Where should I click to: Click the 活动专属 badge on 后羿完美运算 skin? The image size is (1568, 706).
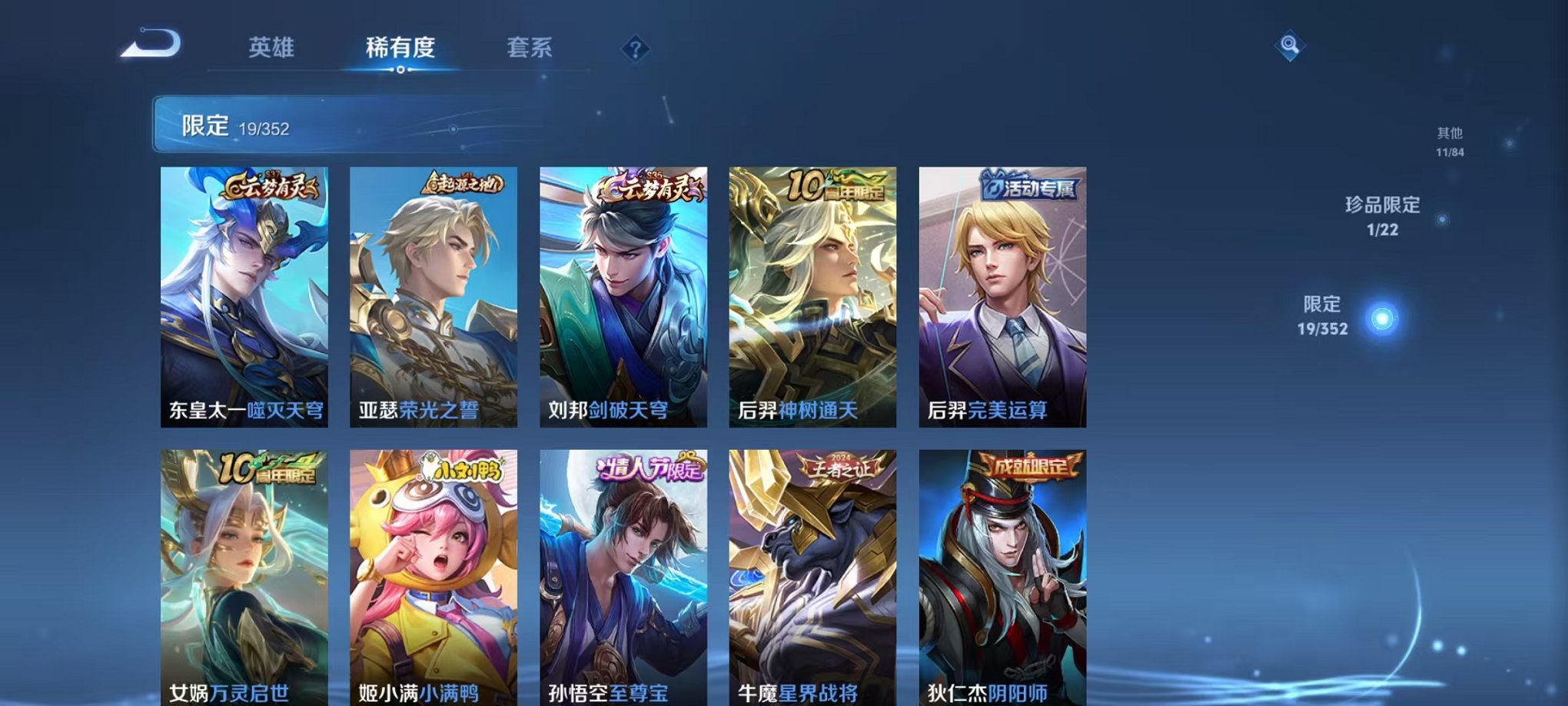click(x=1029, y=186)
